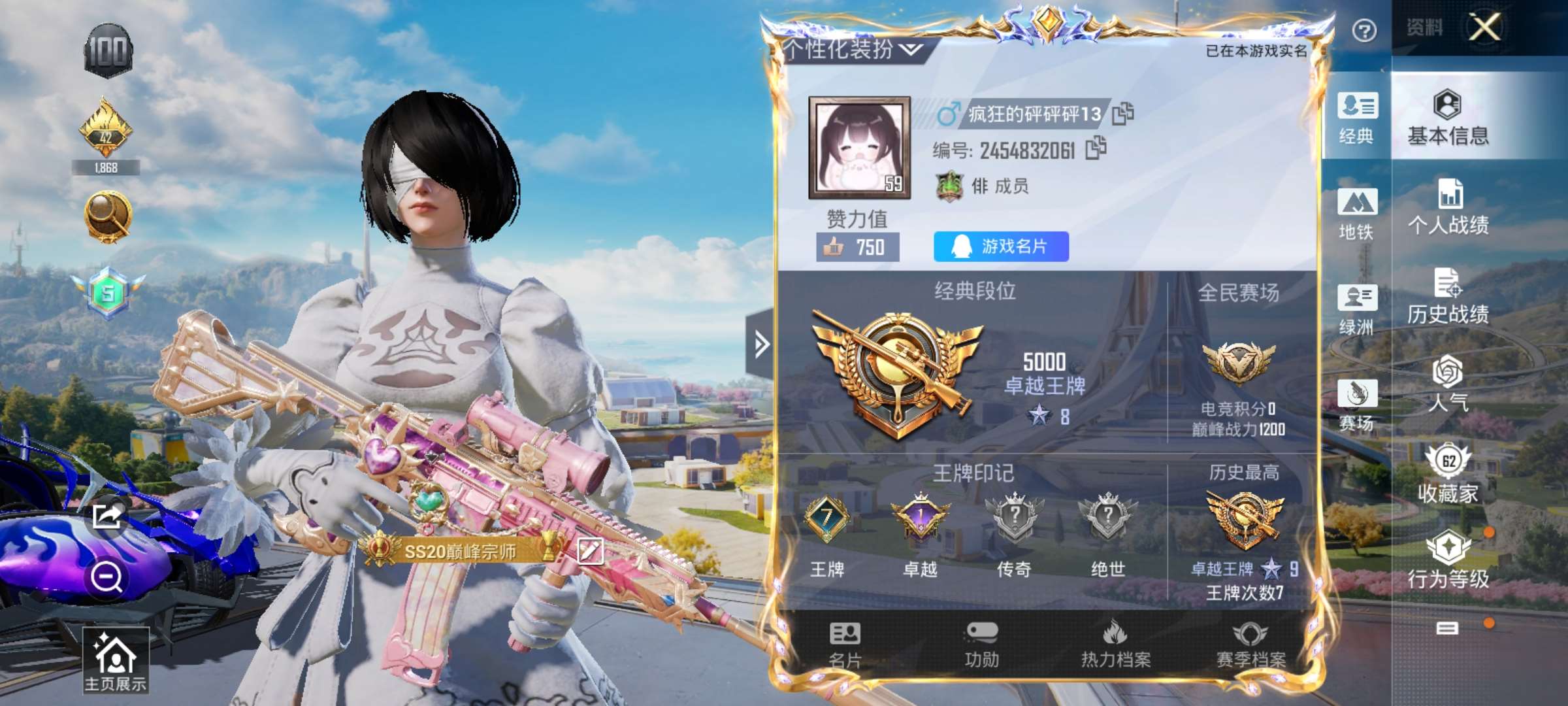Switch to the 功勋 bottom tab

(x=981, y=645)
